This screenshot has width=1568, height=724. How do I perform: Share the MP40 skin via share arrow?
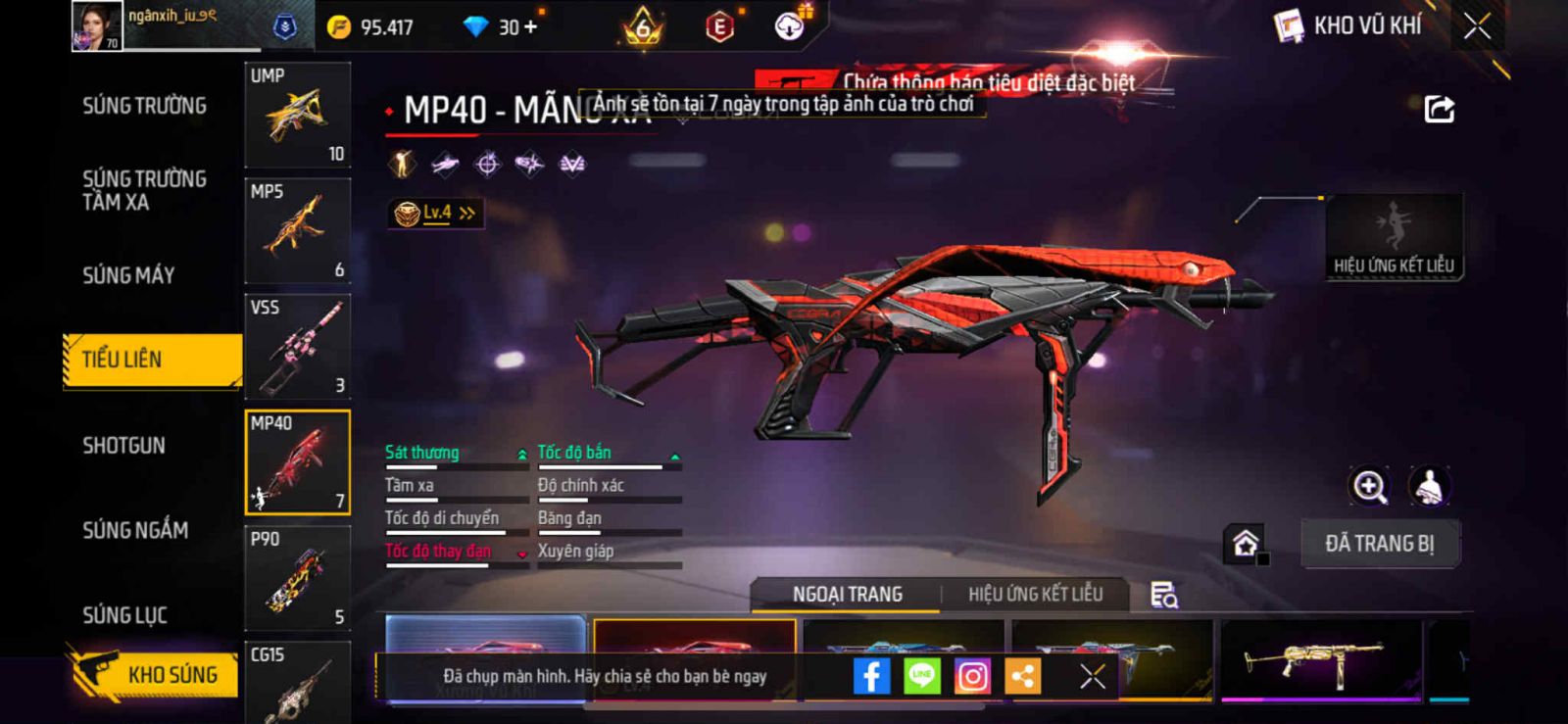(1439, 109)
